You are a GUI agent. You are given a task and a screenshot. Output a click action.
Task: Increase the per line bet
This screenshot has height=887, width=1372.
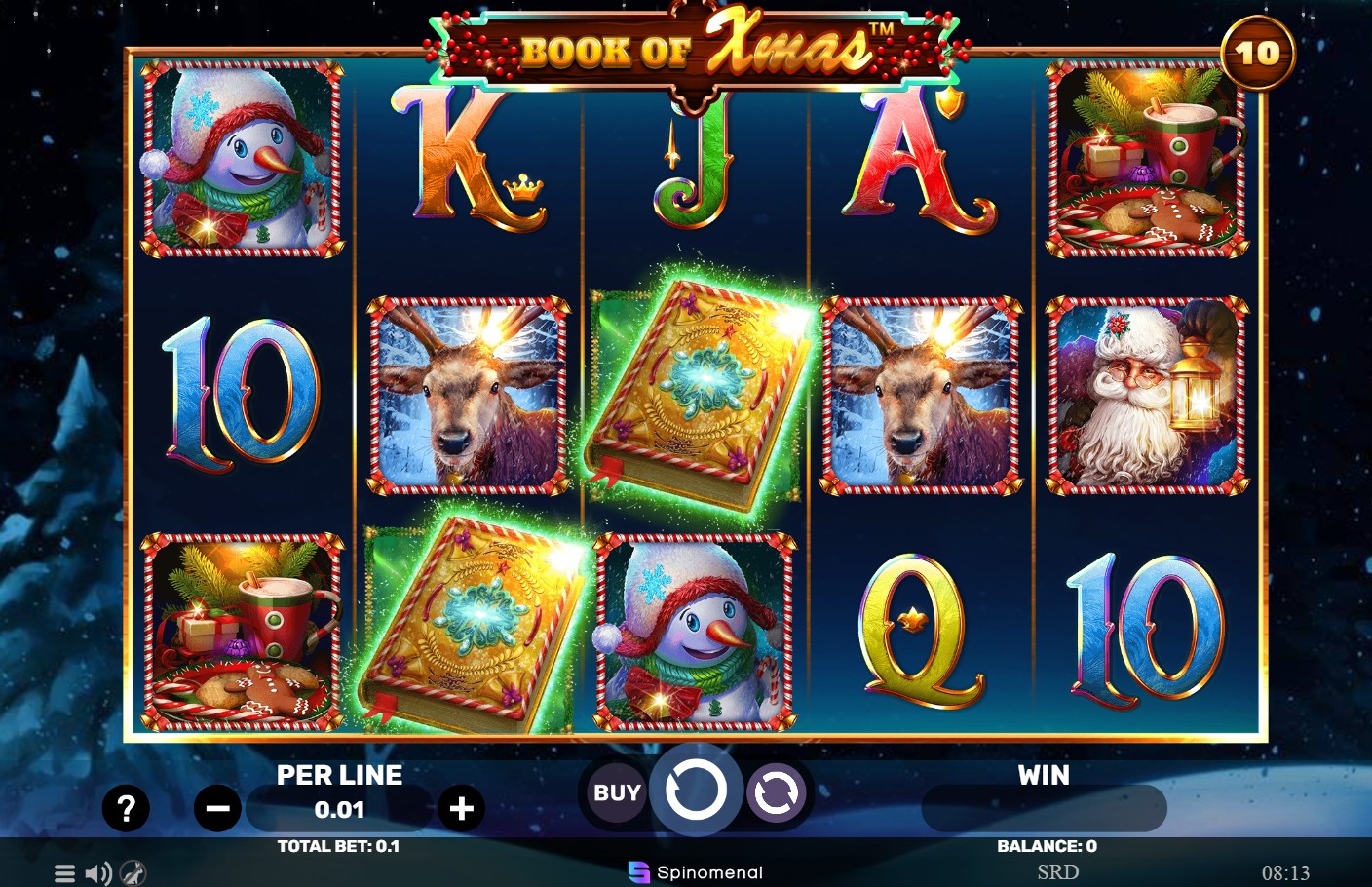click(x=462, y=808)
